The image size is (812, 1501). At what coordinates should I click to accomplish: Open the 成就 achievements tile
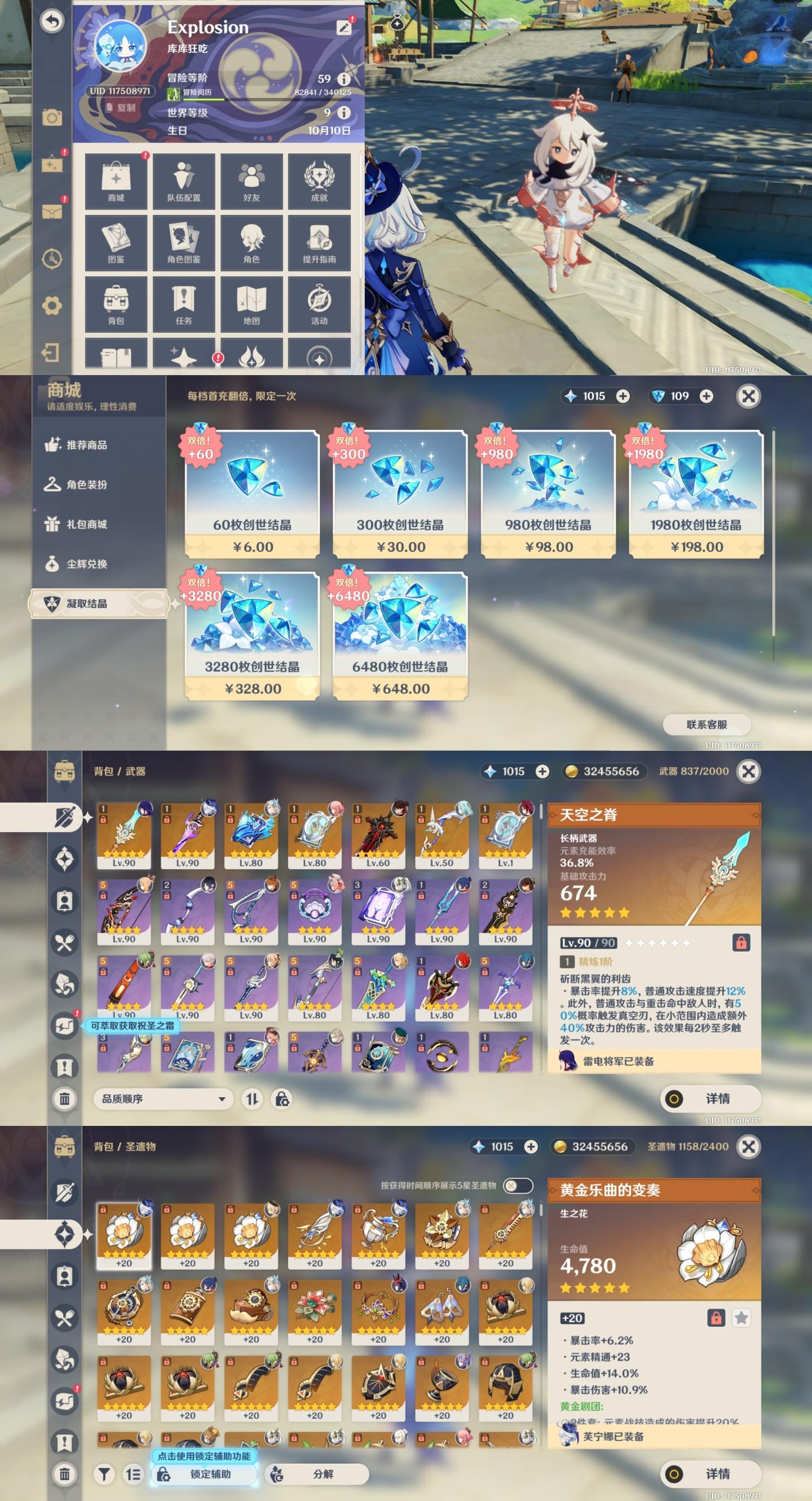319,181
